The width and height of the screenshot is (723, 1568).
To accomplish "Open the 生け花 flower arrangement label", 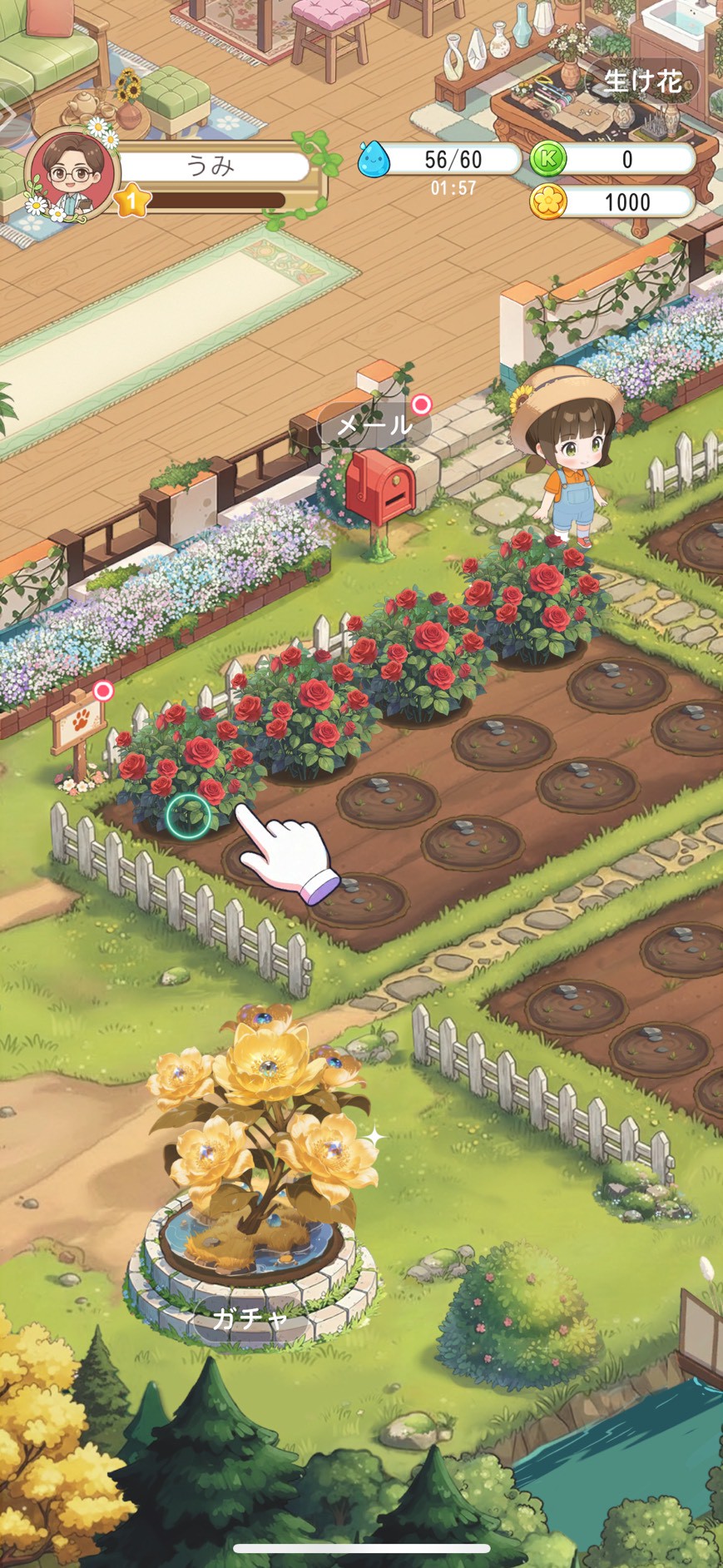I will click(642, 81).
